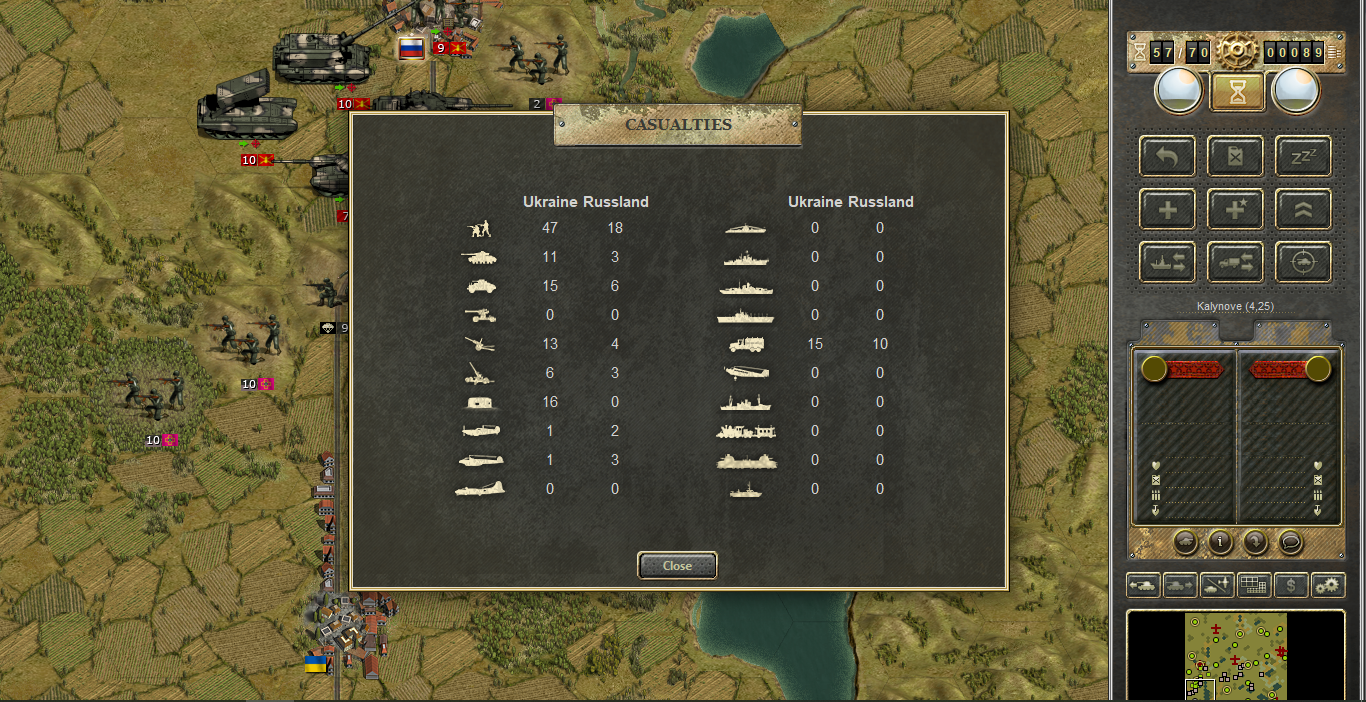Click the fuel canister resupply button
The image size is (1366, 702).
click(1235, 156)
